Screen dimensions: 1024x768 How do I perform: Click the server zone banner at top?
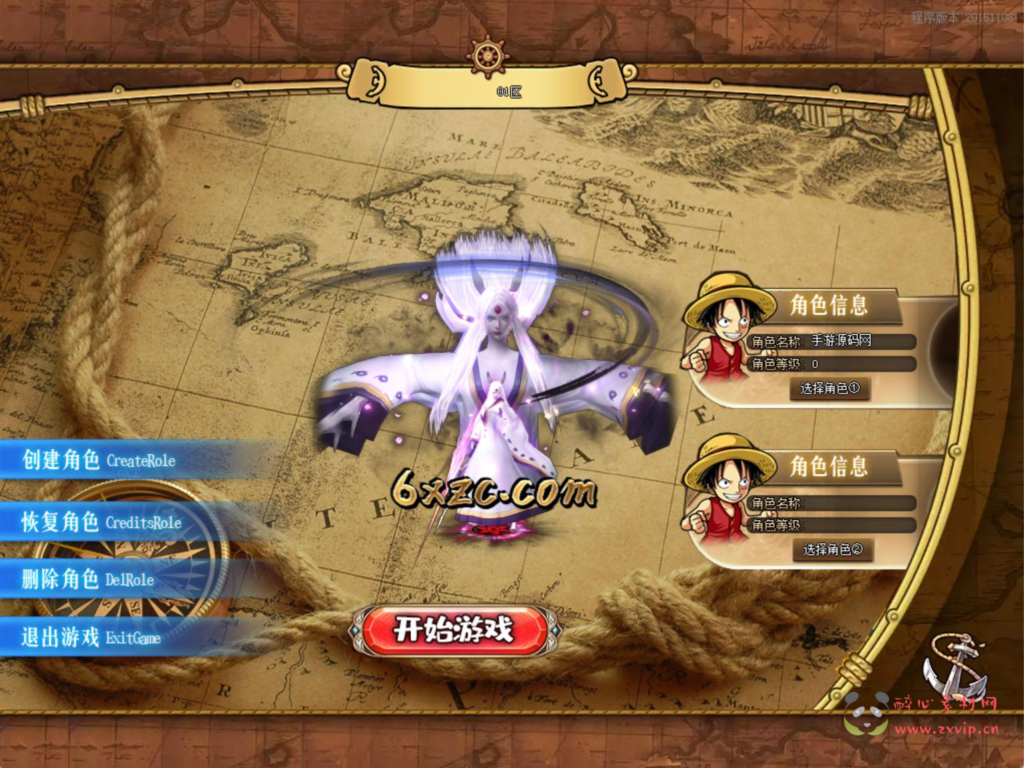point(490,89)
